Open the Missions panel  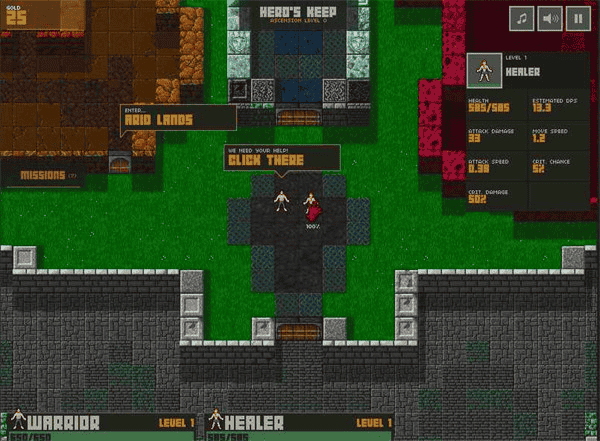click(47, 175)
